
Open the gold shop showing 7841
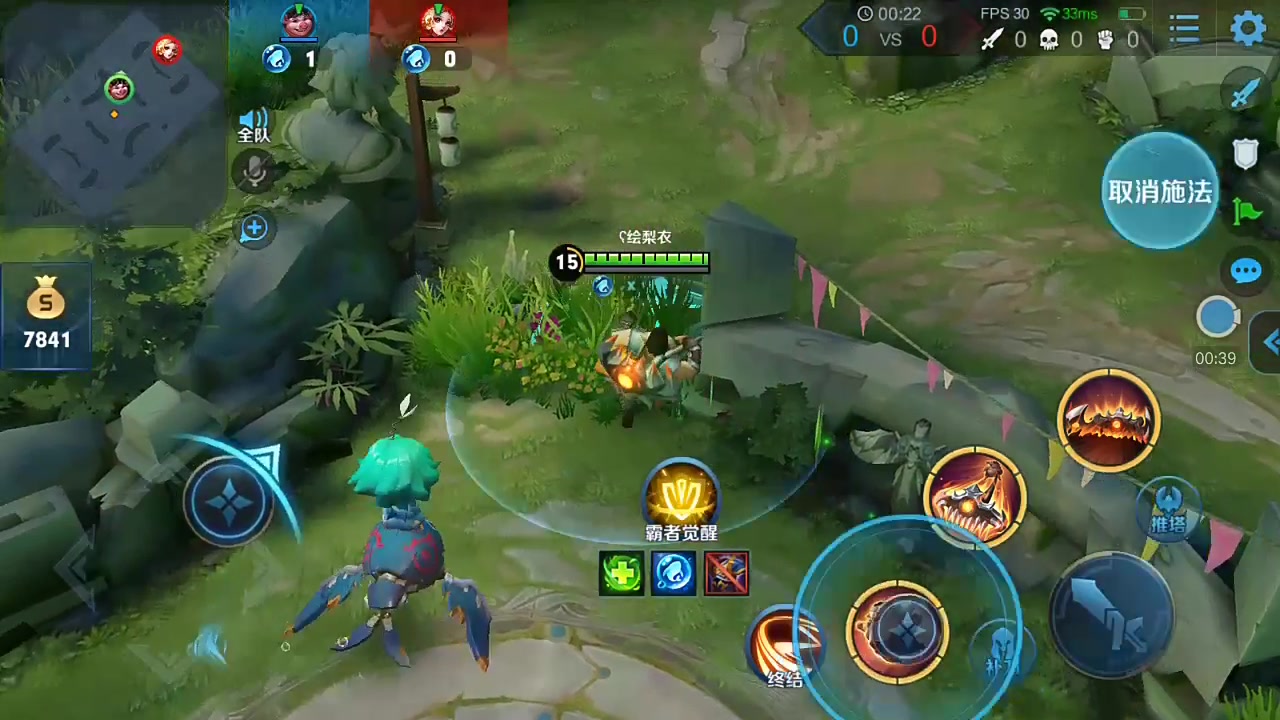coord(46,314)
